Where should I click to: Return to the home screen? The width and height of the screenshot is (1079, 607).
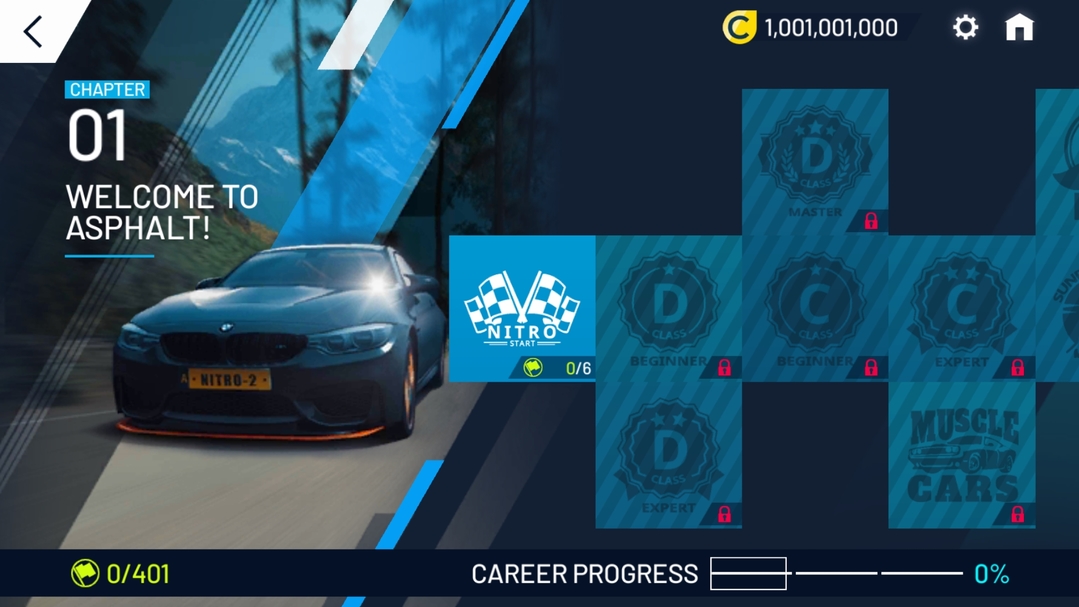1019,28
